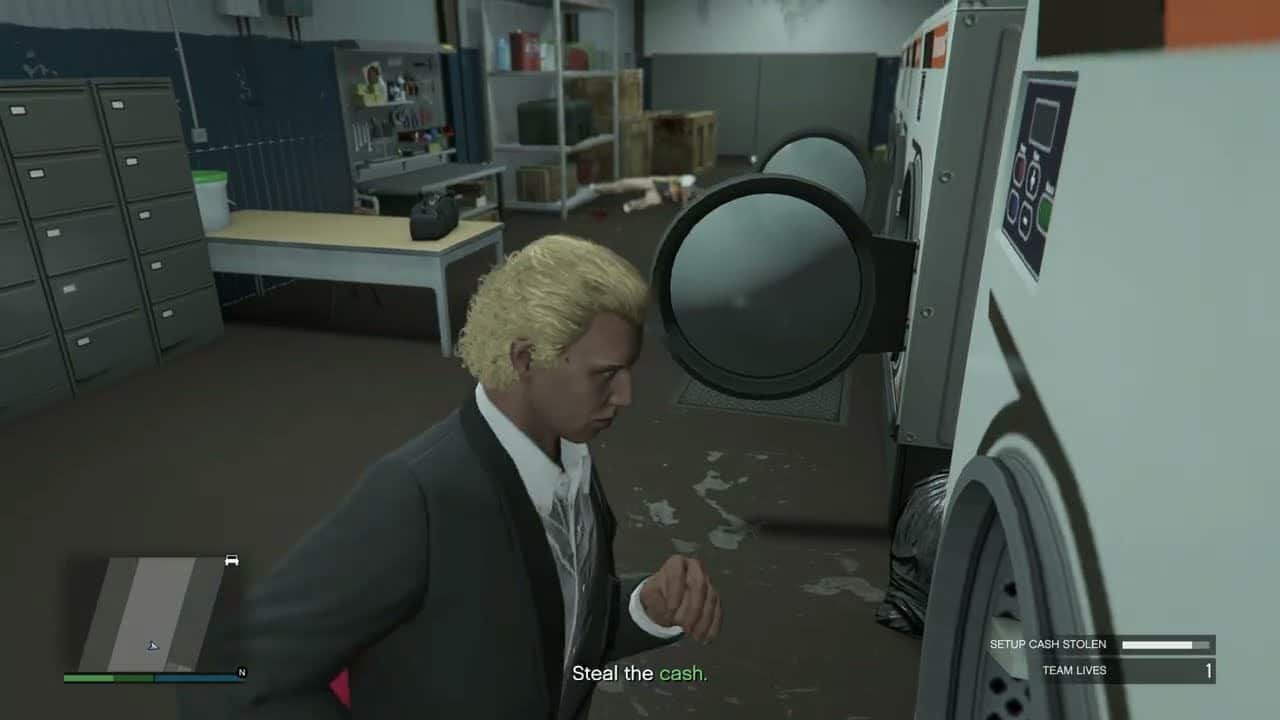Click the N north marker on the minimap
This screenshot has width=1280, height=720.
242,672
